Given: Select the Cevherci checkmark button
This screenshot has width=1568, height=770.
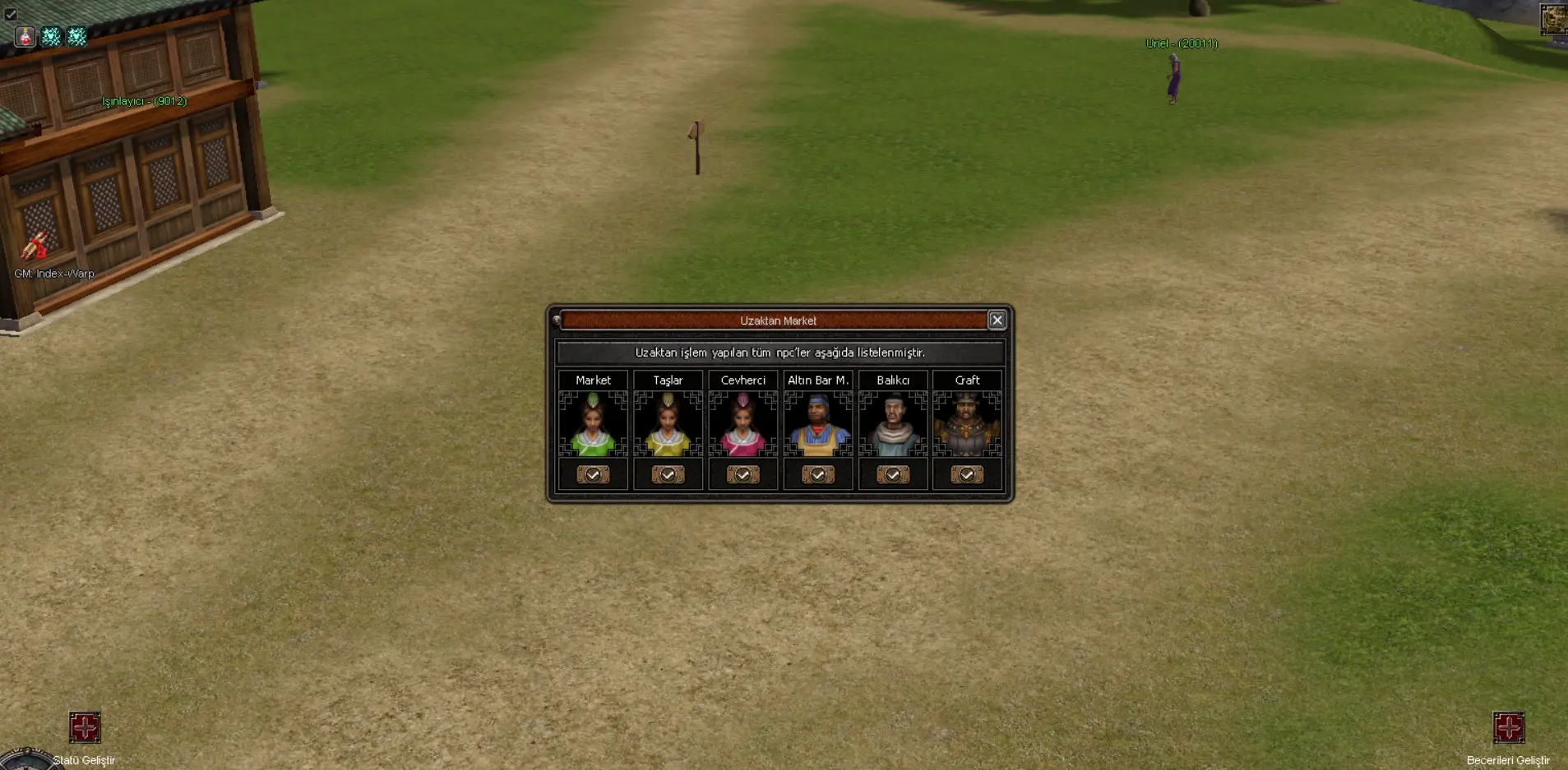Looking at the screenshot, I should [x=742, y=475].
